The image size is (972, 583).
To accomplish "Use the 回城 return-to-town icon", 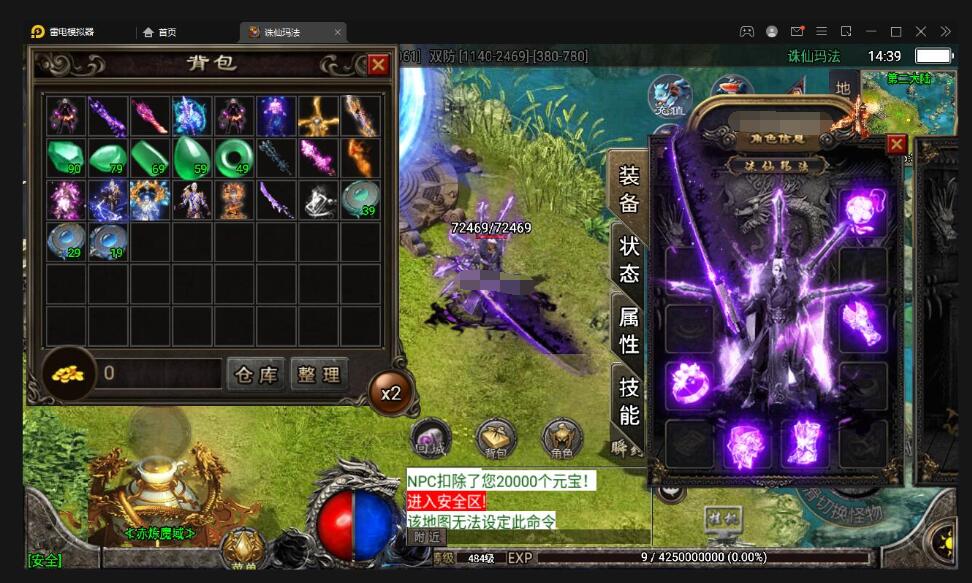I will point(431,438).
